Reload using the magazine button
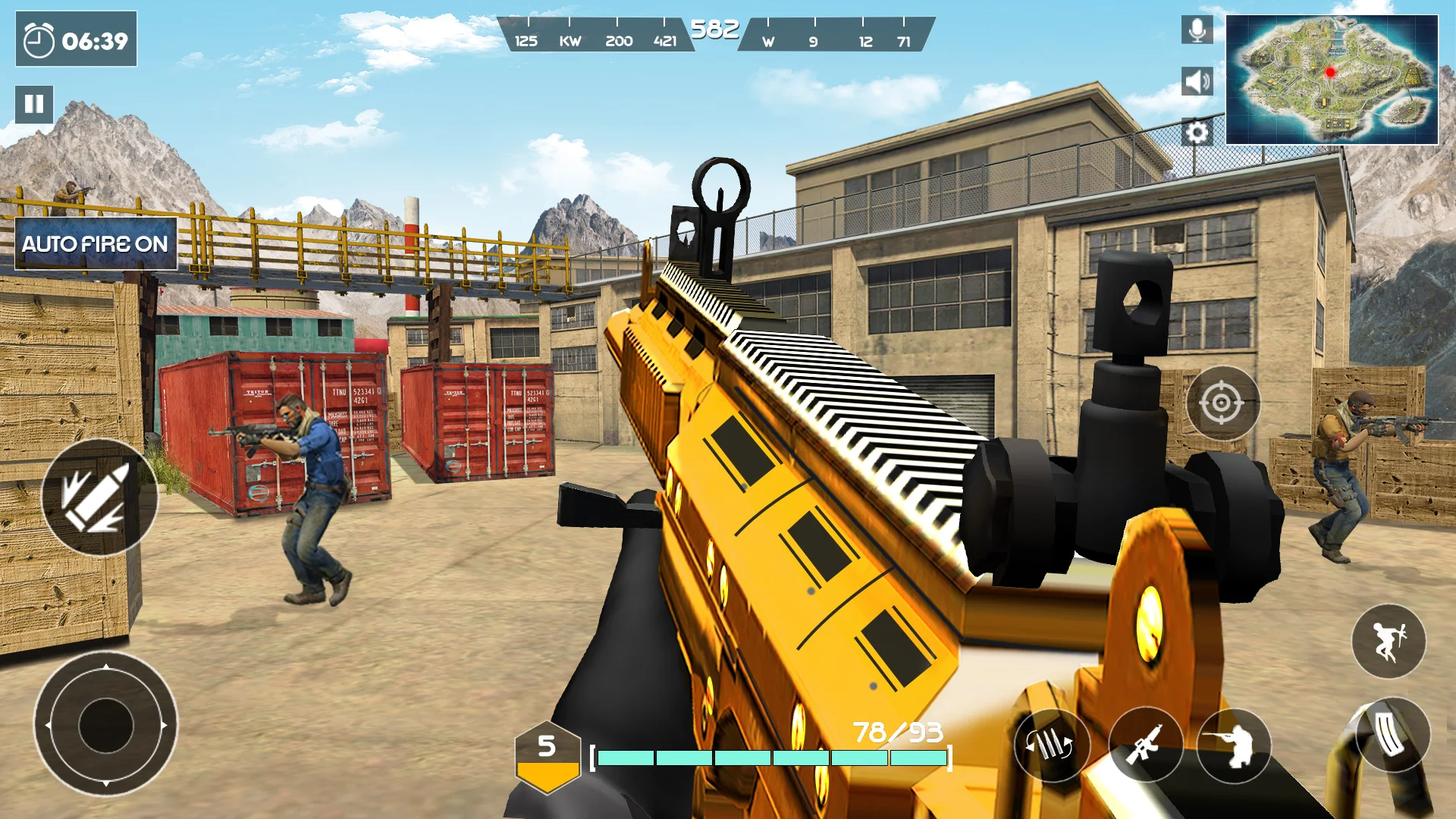This screenshot has width=1456, height=819. point(1392,734)
